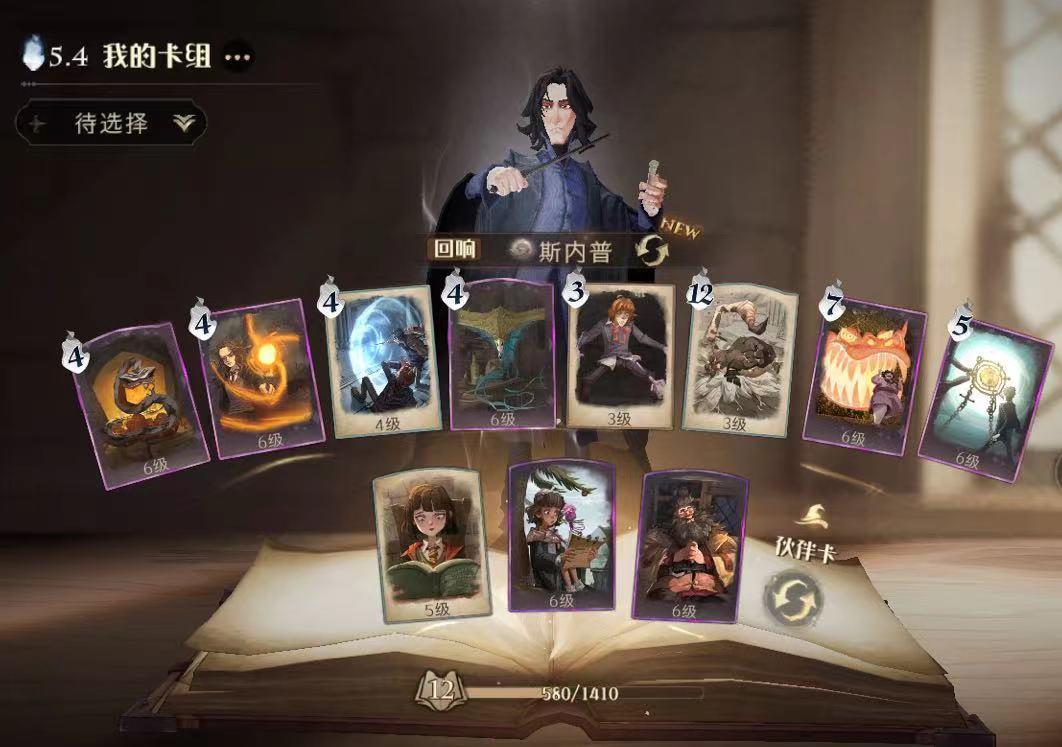
Task: Pick the winged creature card costing 4
Action: 502,355
